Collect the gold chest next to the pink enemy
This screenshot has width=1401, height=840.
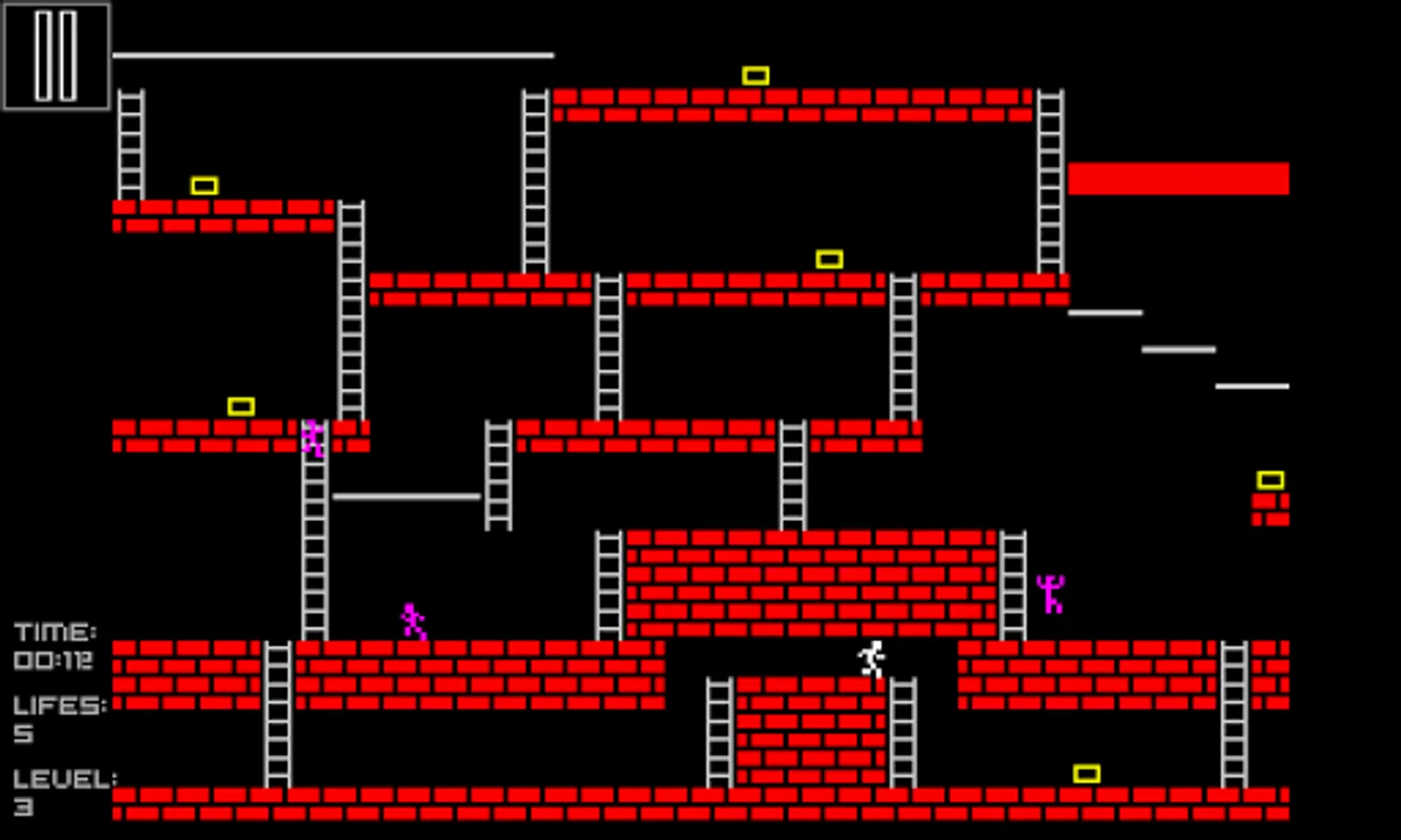pyautogui.click(x=242, y=405)
